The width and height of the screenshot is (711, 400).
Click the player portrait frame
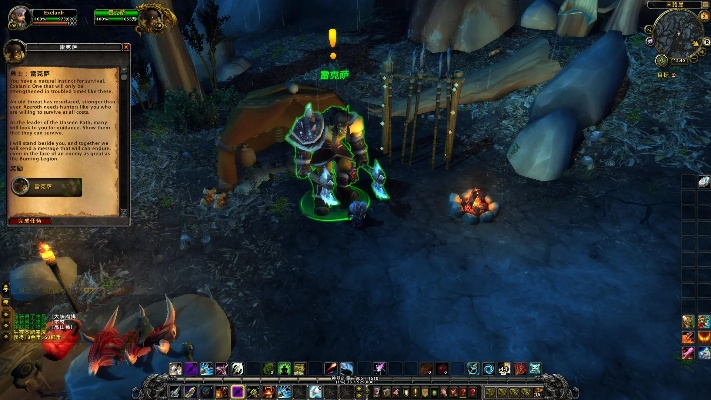point(18,15)
